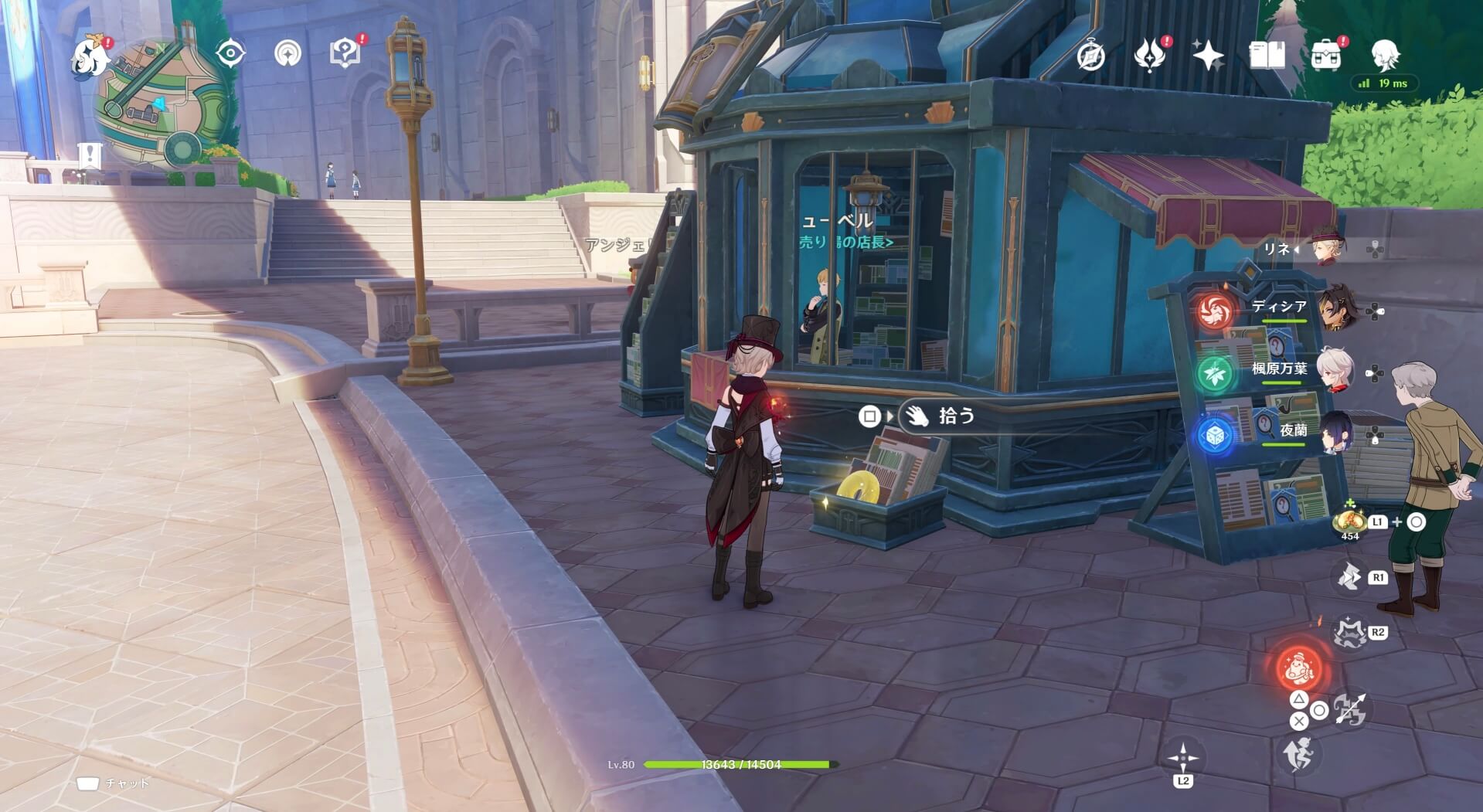Click the sprint dash icon

point(1299,753)
